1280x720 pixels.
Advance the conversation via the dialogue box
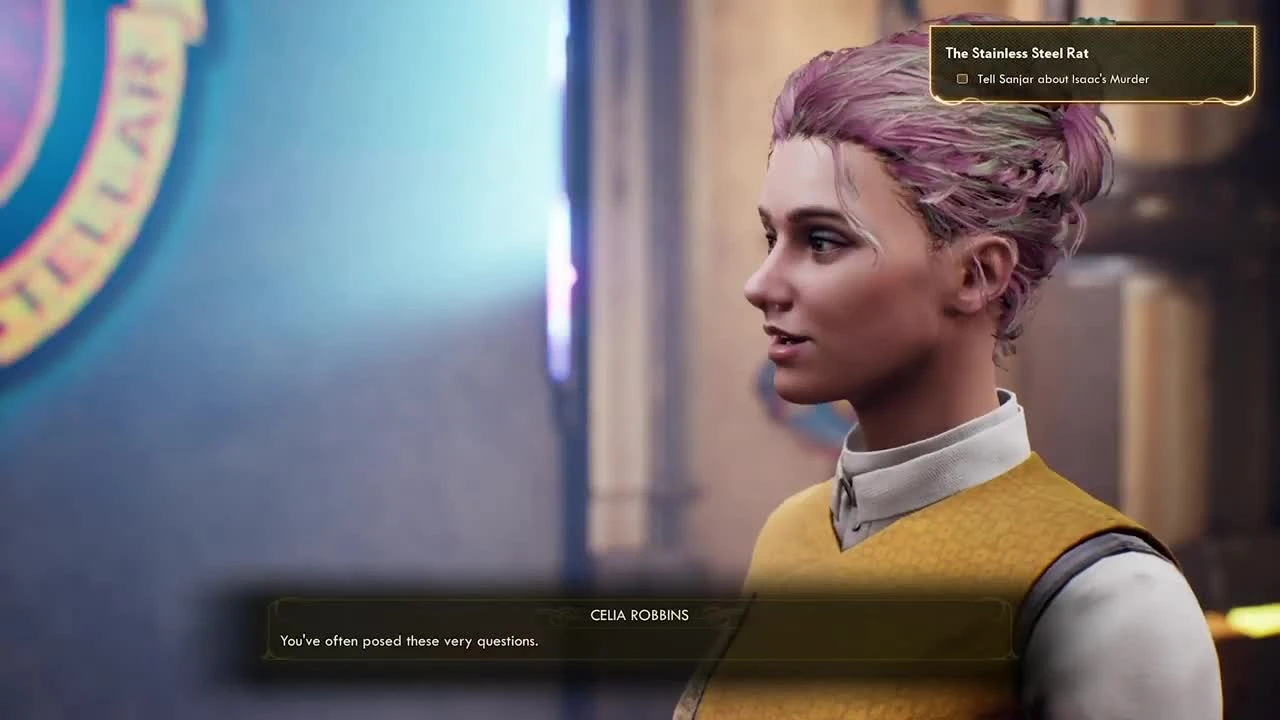(x=639, y=628)
